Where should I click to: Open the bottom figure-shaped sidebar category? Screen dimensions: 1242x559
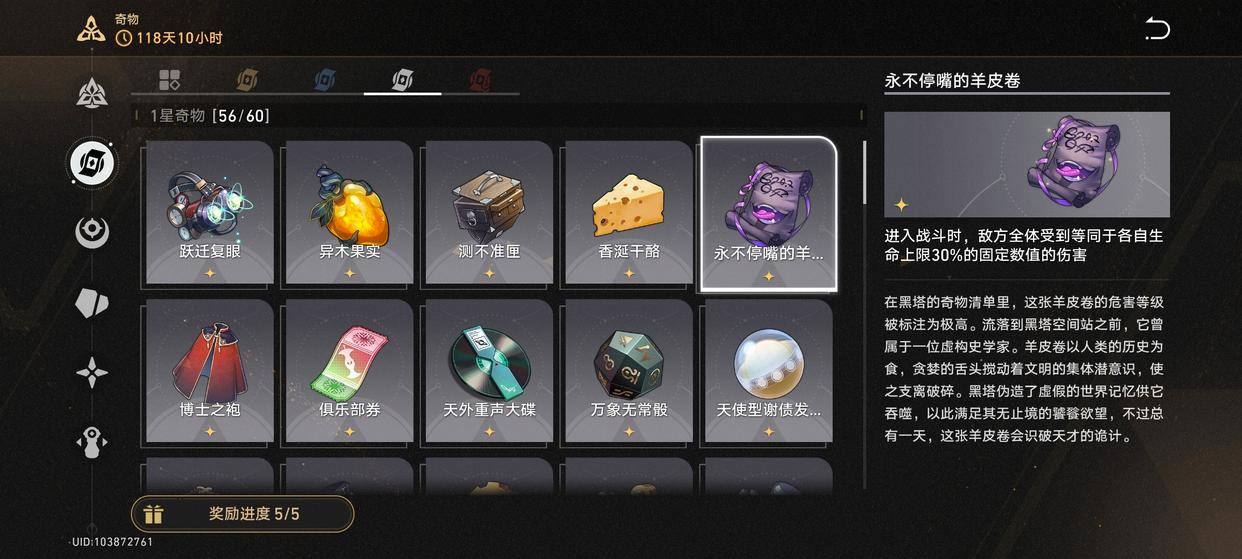click(92, 442)
